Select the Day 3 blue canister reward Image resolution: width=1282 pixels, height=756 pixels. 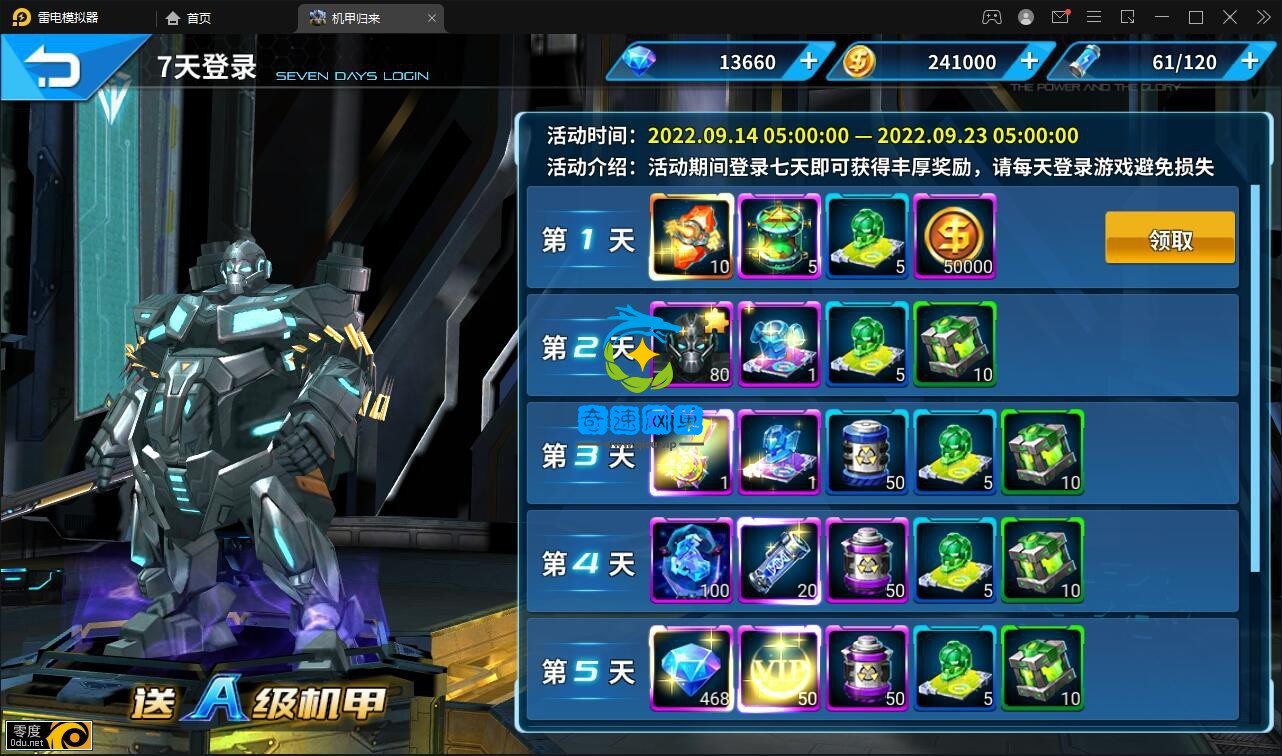click(x=867, y=453)
